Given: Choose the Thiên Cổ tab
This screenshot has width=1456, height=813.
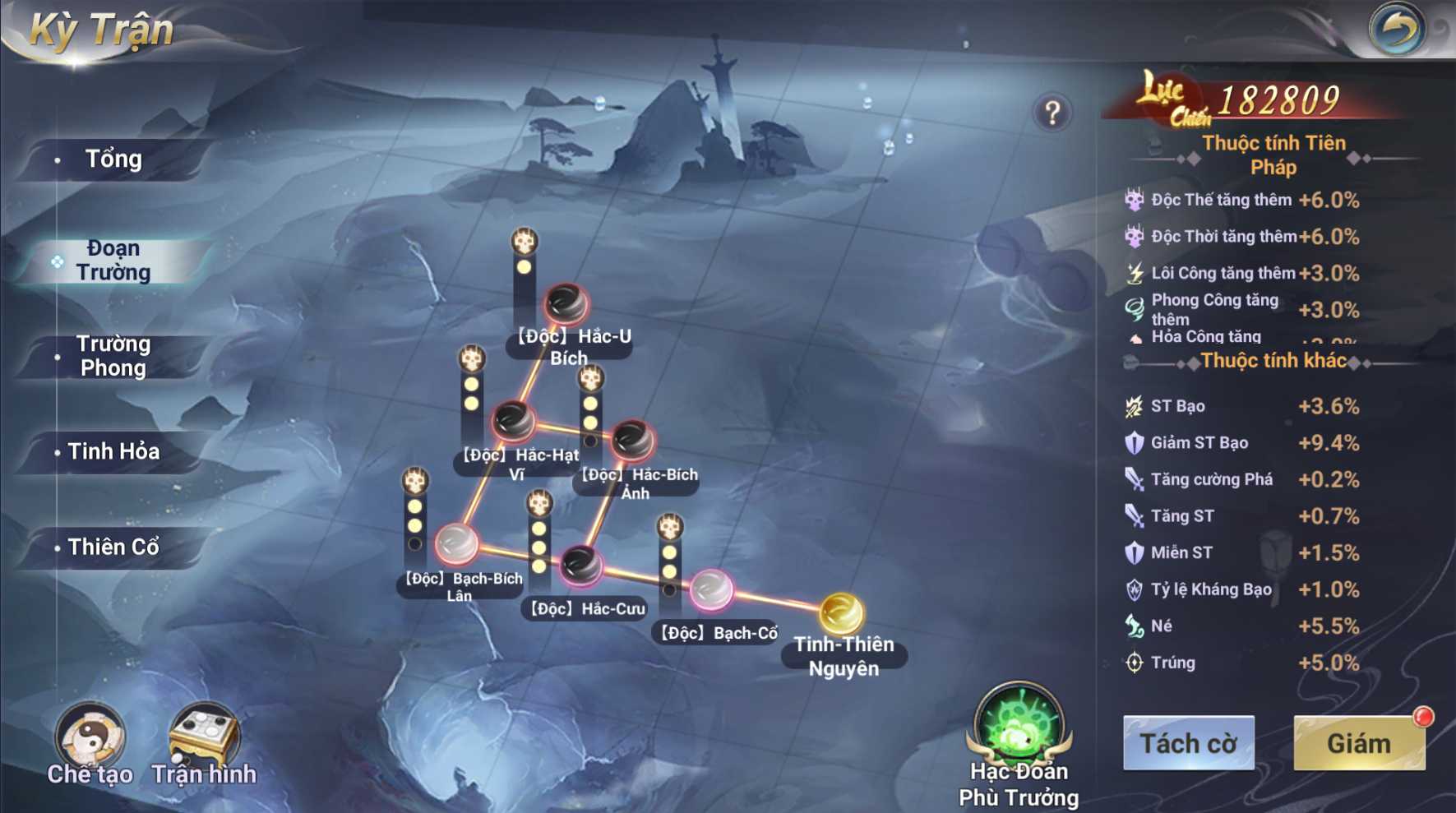Looking at the screenshot, I should (113, 547).
